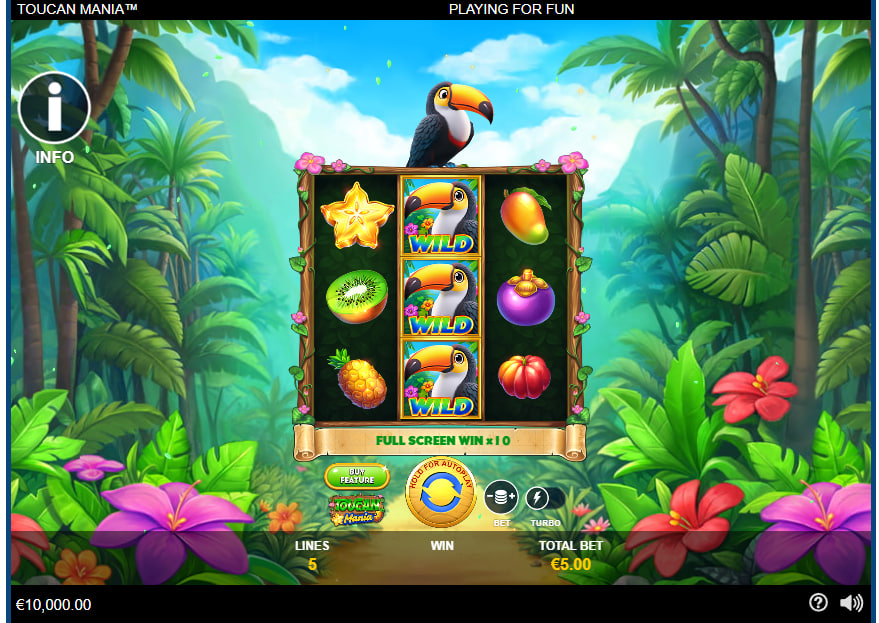Adjust the bet with the coin icon

[x=501, y=497]
